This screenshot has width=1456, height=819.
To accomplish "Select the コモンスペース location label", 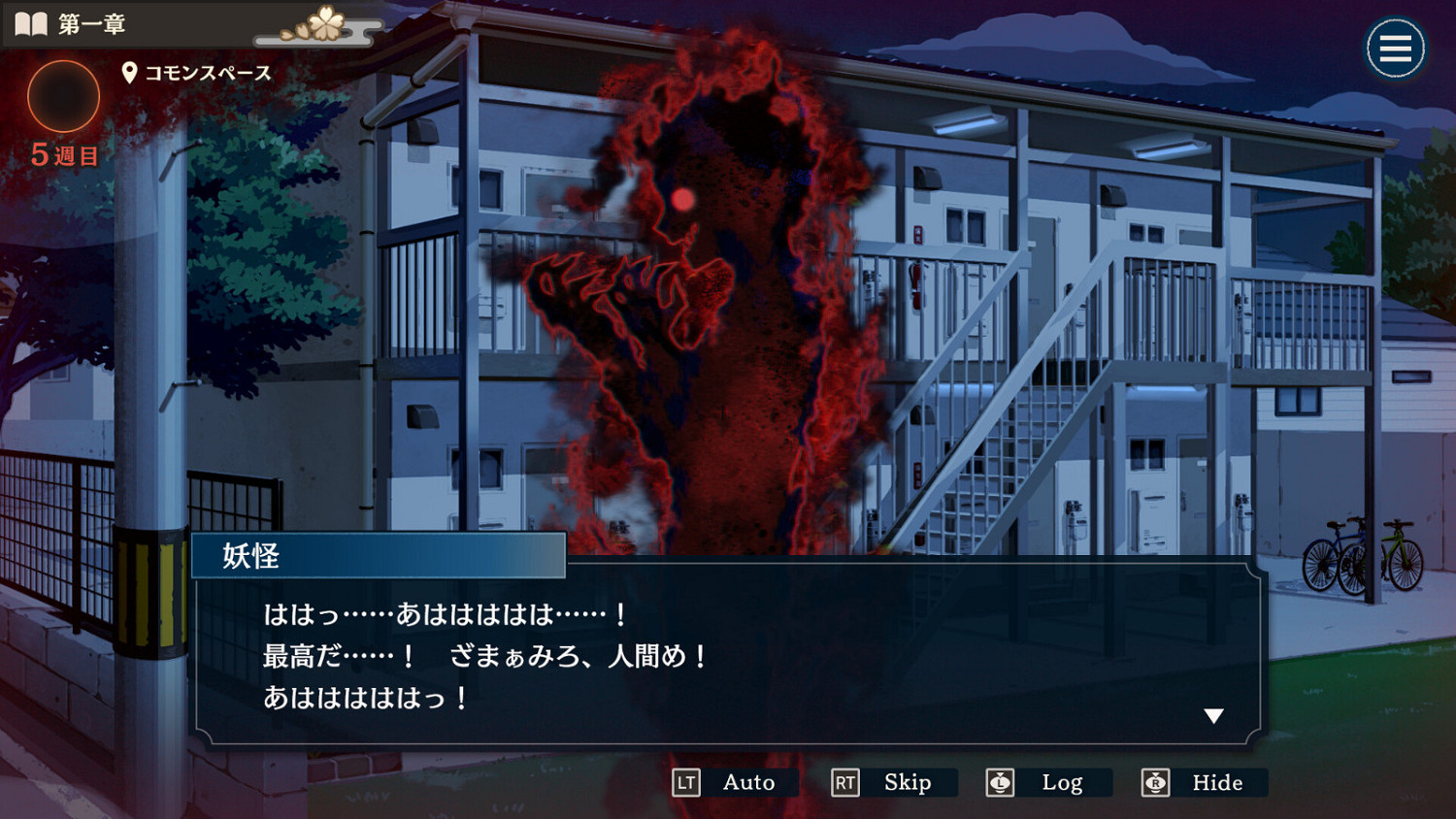I will (208, 71).
